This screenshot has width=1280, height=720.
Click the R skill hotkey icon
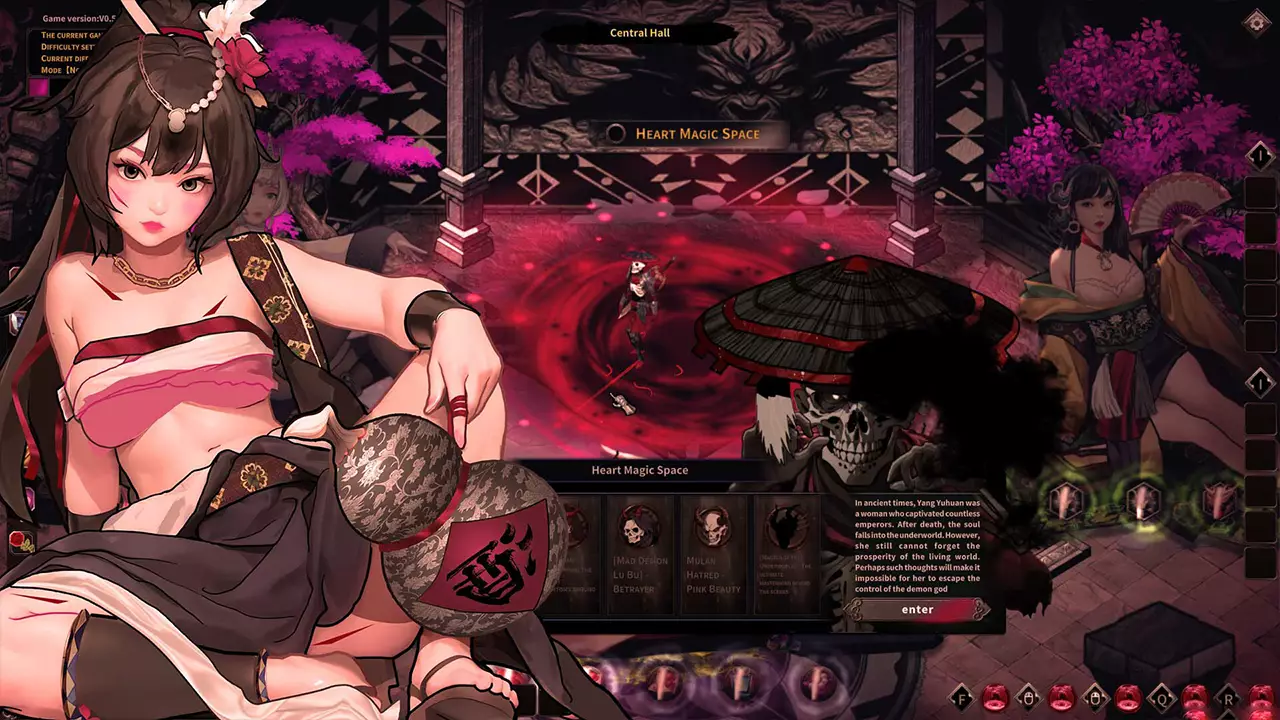(x=1228, y=699)
